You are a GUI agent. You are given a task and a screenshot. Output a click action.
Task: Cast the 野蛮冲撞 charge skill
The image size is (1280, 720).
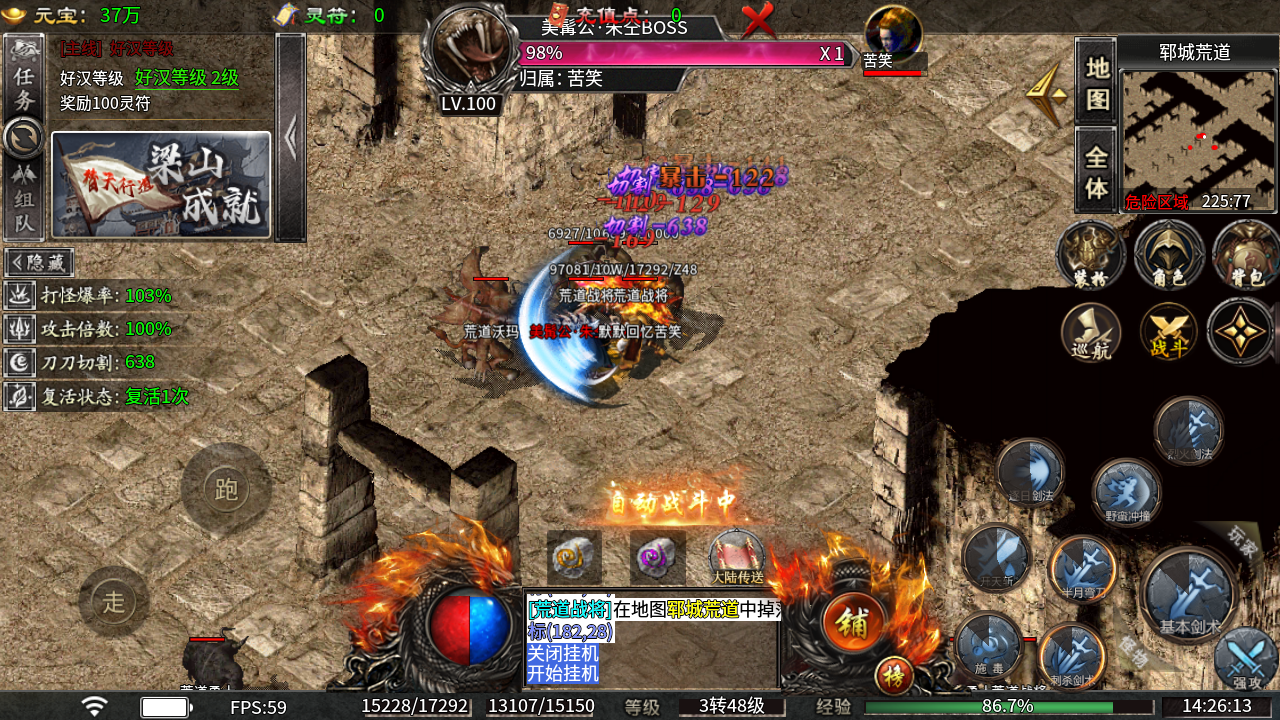click(x=1126, y=492)
